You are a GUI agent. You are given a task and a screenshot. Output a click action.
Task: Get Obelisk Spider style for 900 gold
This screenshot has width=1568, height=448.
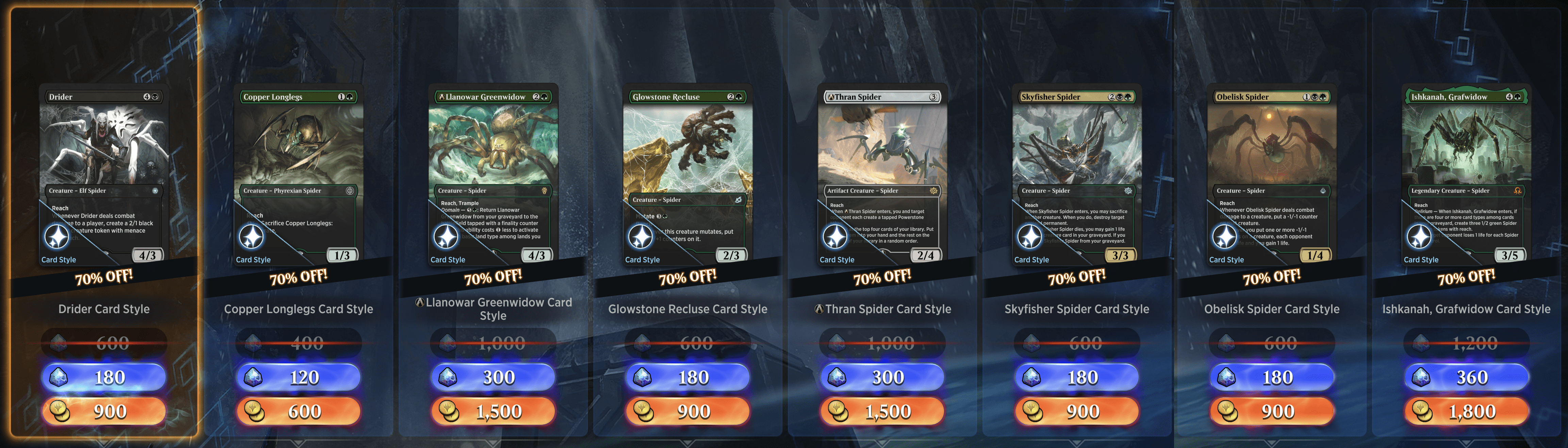coord(1272,412)
